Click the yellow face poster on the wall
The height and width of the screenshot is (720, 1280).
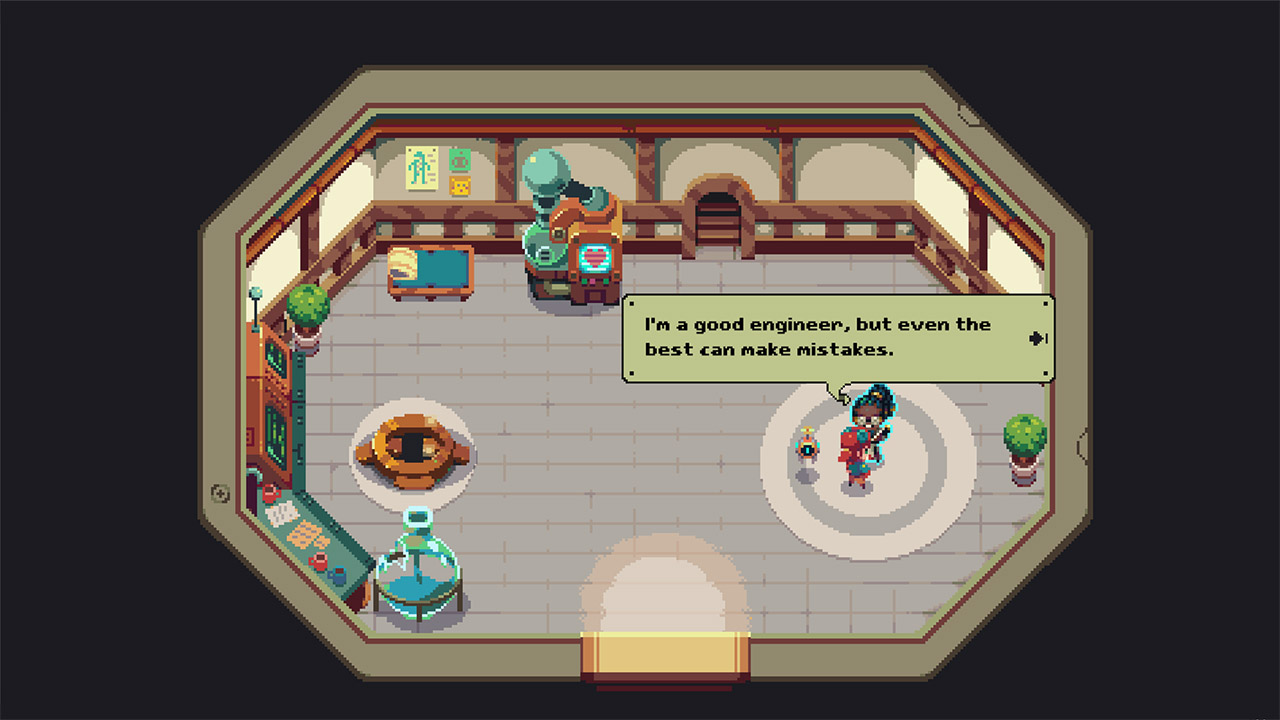coord(459,185)
